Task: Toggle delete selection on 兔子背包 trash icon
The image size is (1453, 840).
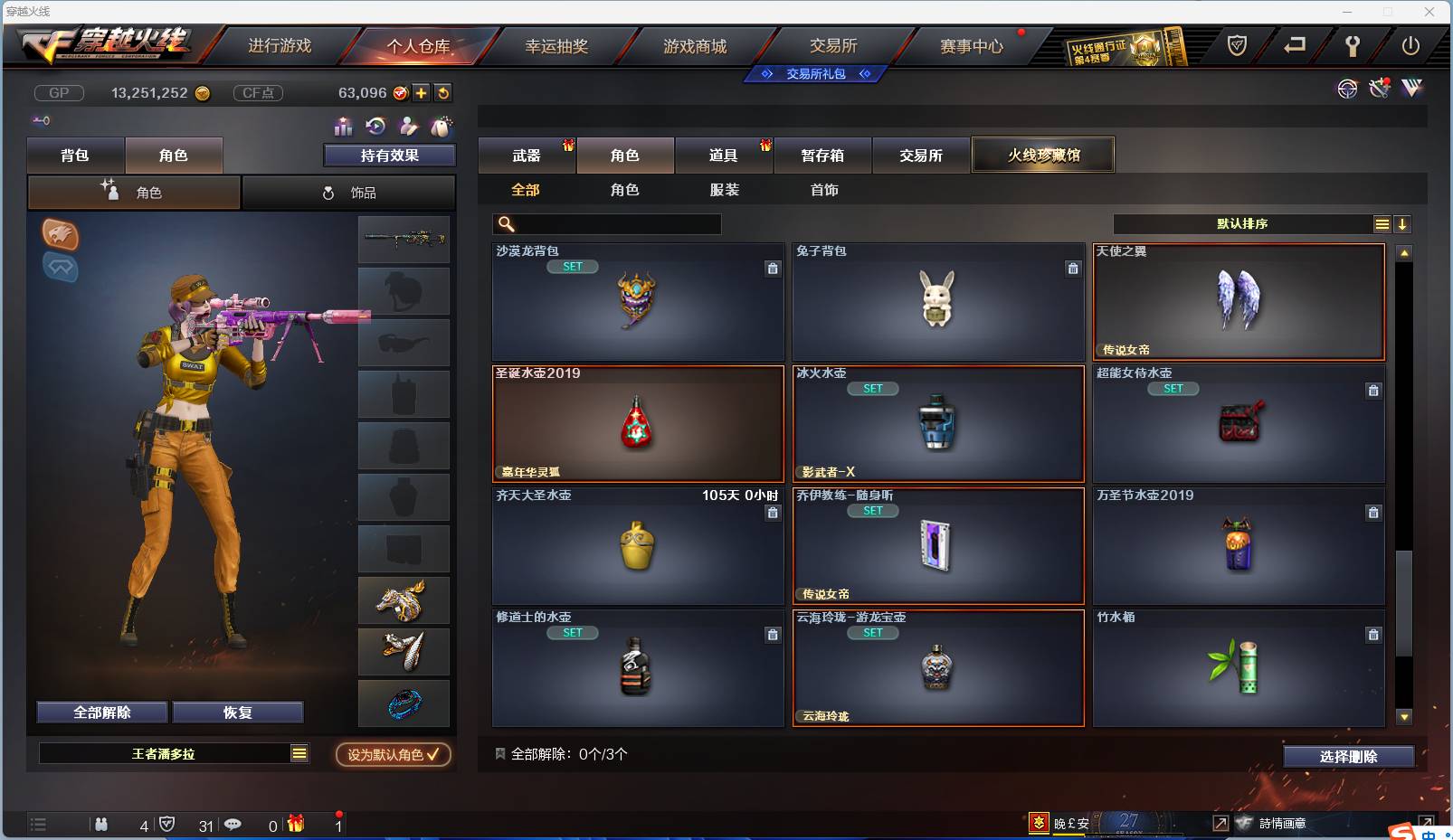Action: pos(1073,269)
